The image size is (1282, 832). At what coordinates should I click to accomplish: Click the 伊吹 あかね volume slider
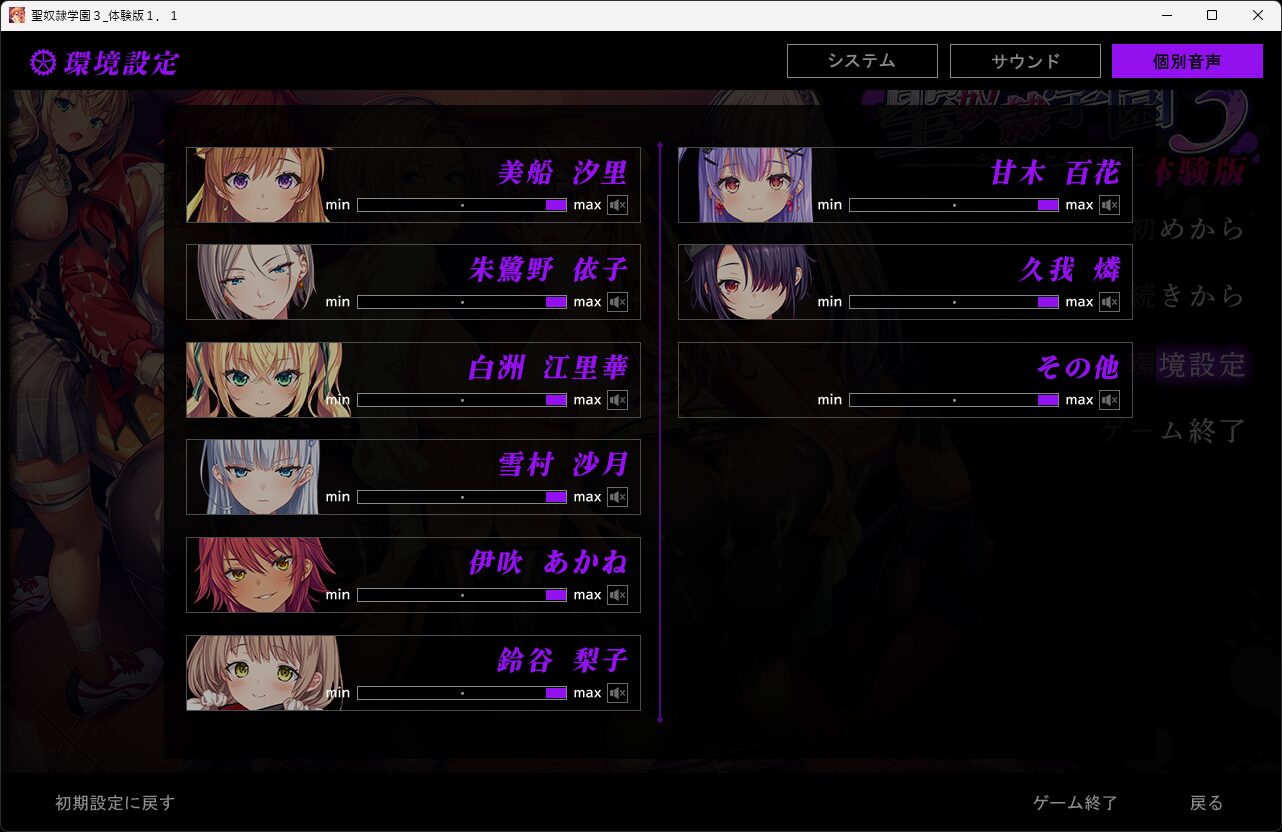462,595
